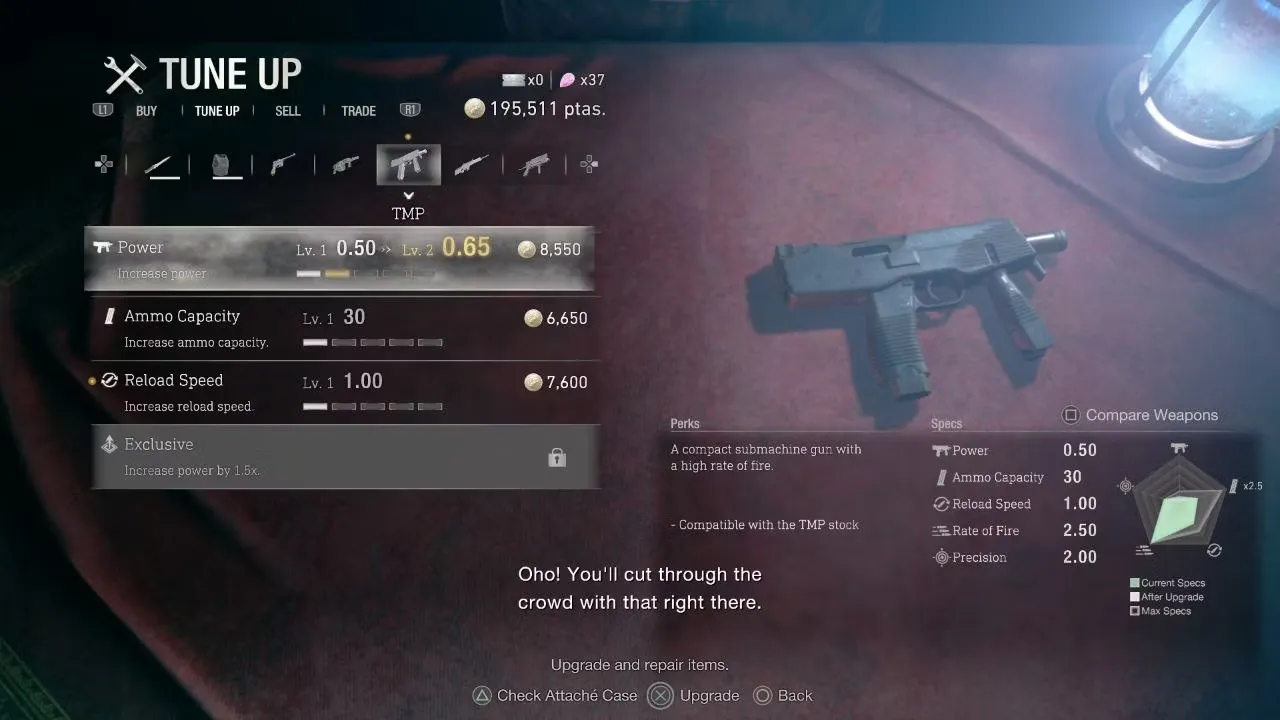1280x720 pixels.
Task: Choose the bolt-action rifle icon
Action: coord(470,165)
